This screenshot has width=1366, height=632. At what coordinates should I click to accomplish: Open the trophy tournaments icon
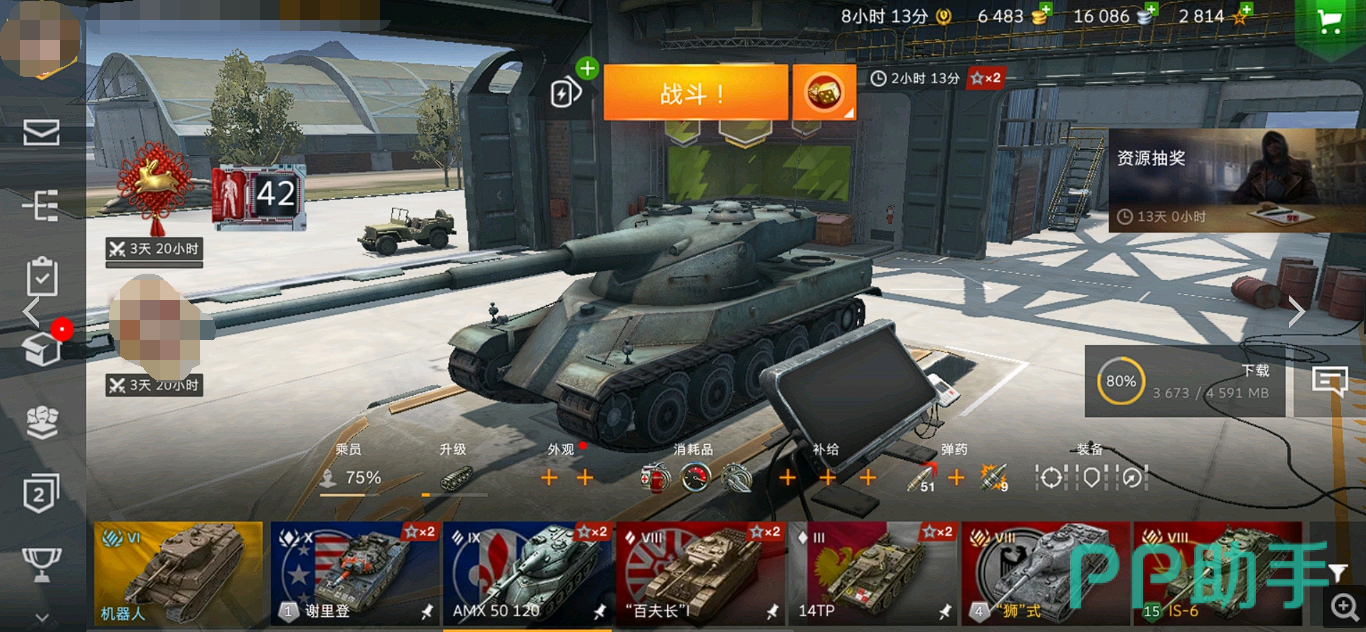[x=41, y=563]
